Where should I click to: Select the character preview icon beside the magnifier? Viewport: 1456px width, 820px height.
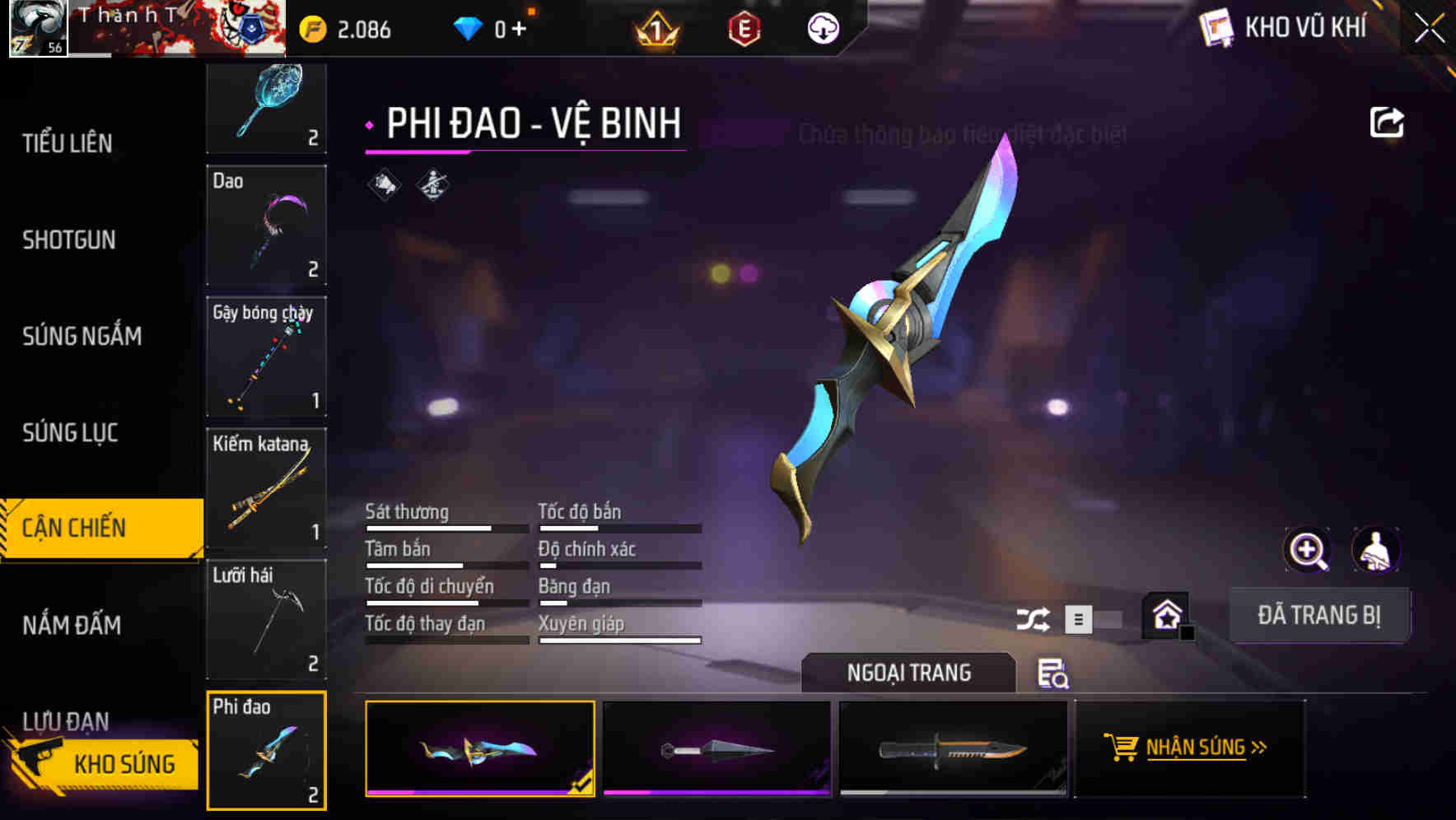click(1374, 550)
